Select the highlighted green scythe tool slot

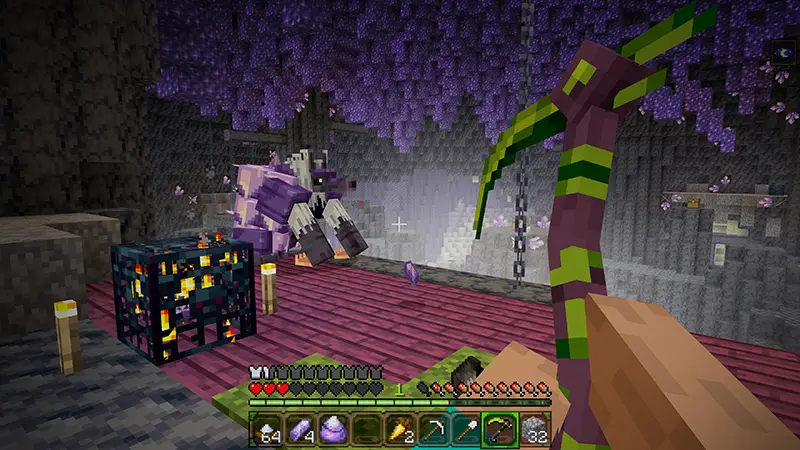click(498, 430)
